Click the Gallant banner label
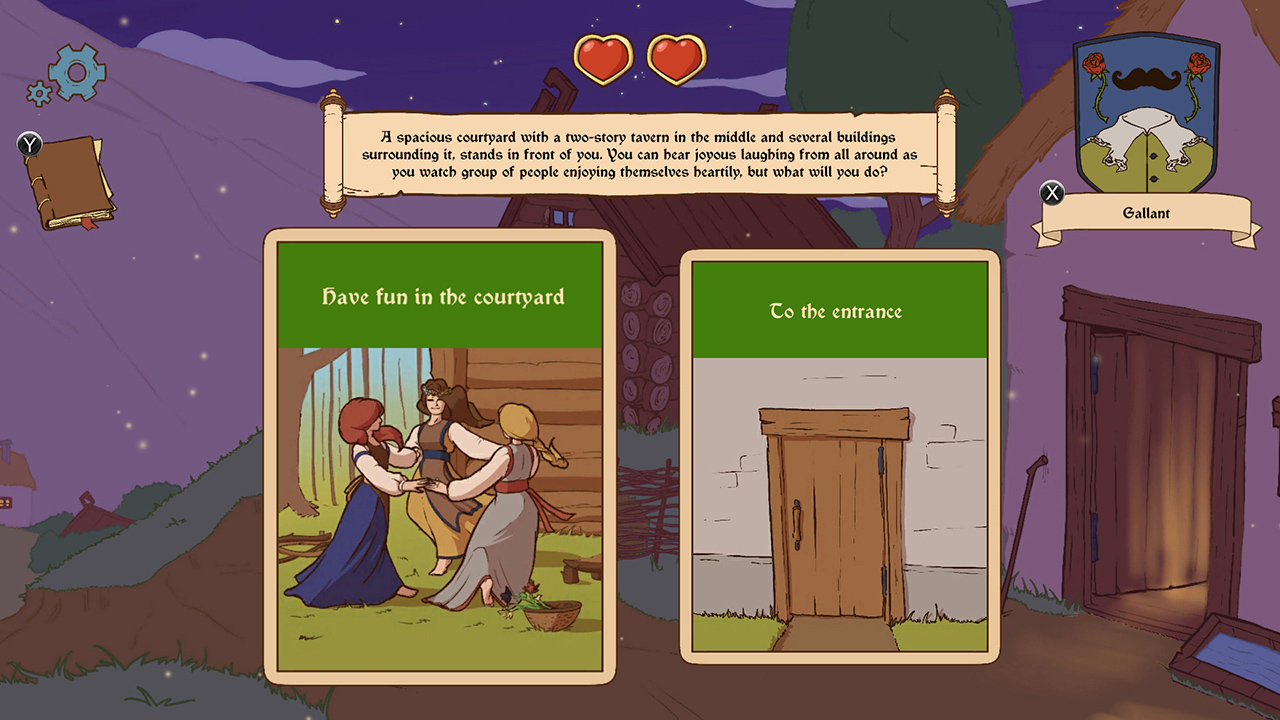 tap(1145, 213)
